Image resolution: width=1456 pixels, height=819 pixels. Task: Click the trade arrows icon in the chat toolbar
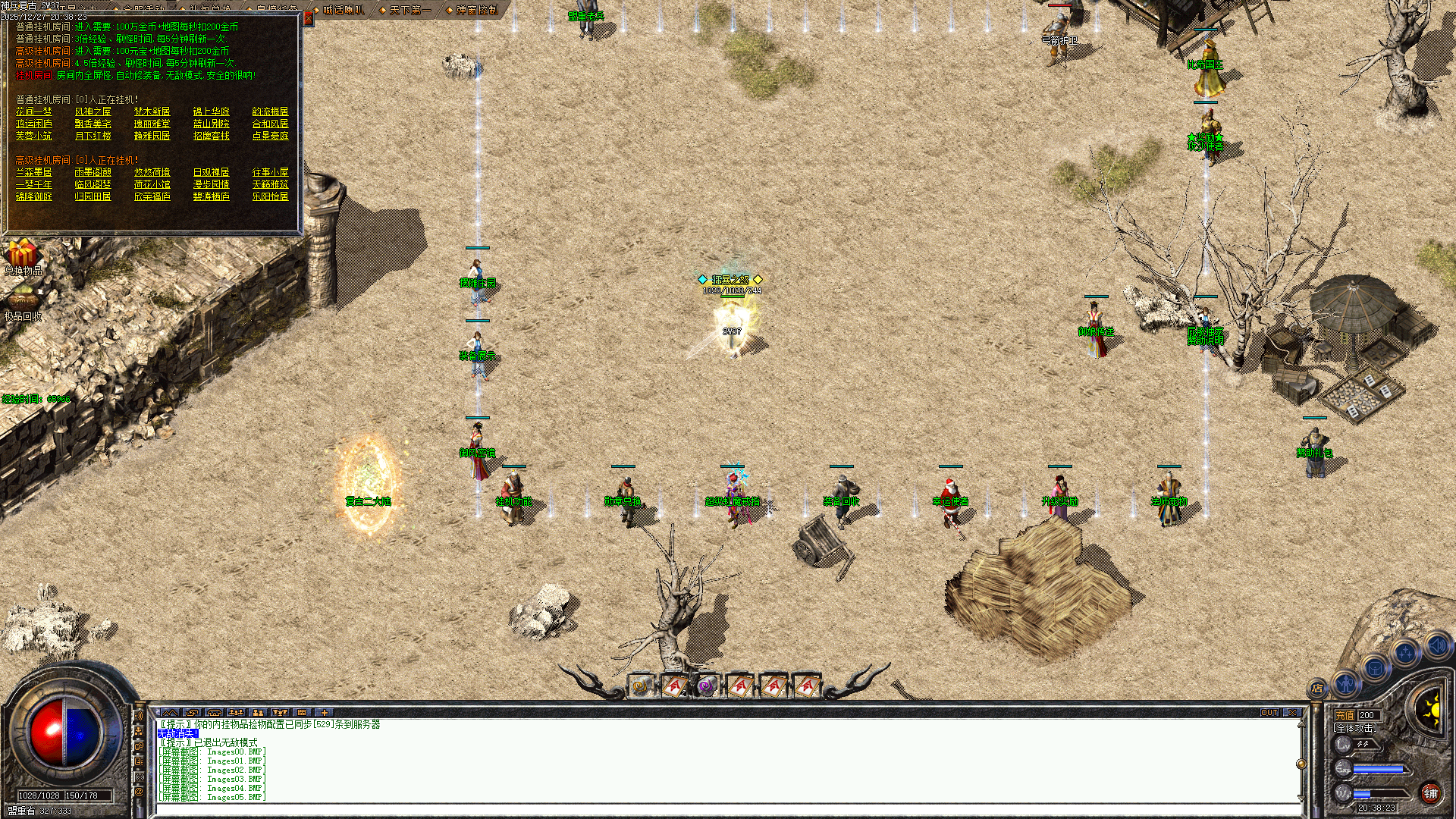[192, 713]
